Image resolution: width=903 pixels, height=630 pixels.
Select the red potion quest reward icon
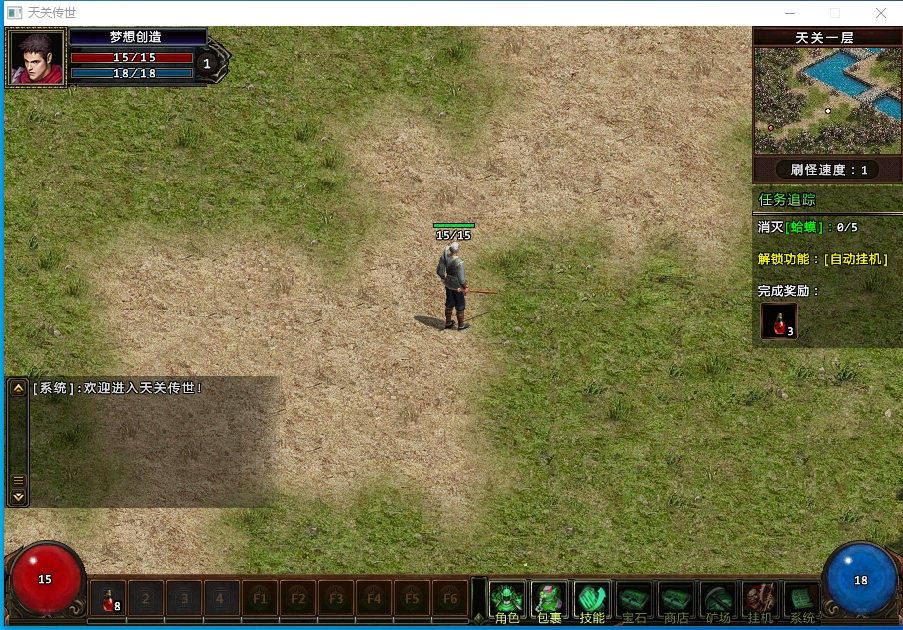click(778, 321)
